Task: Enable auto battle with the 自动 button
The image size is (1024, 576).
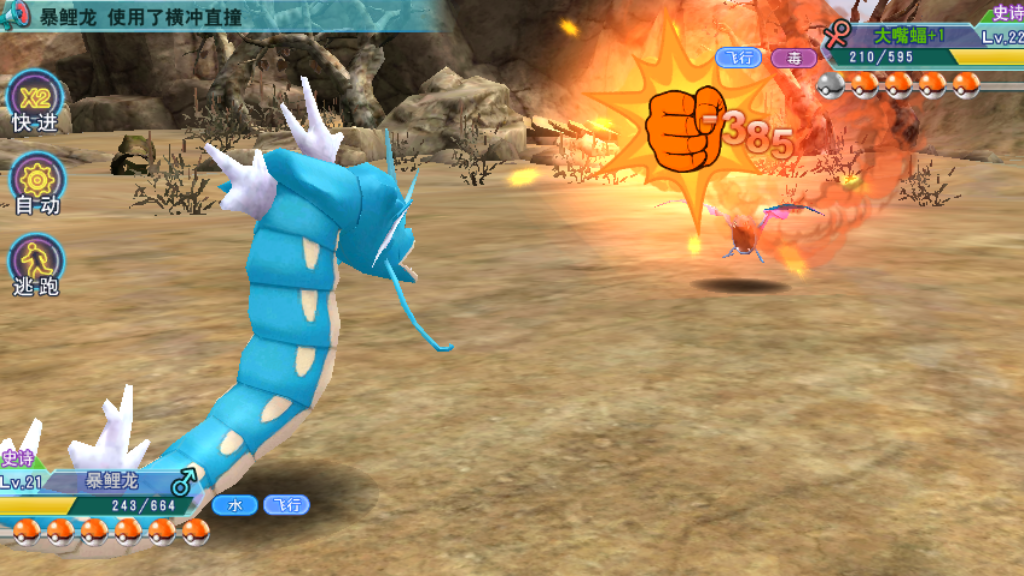Action: [37, 184]
